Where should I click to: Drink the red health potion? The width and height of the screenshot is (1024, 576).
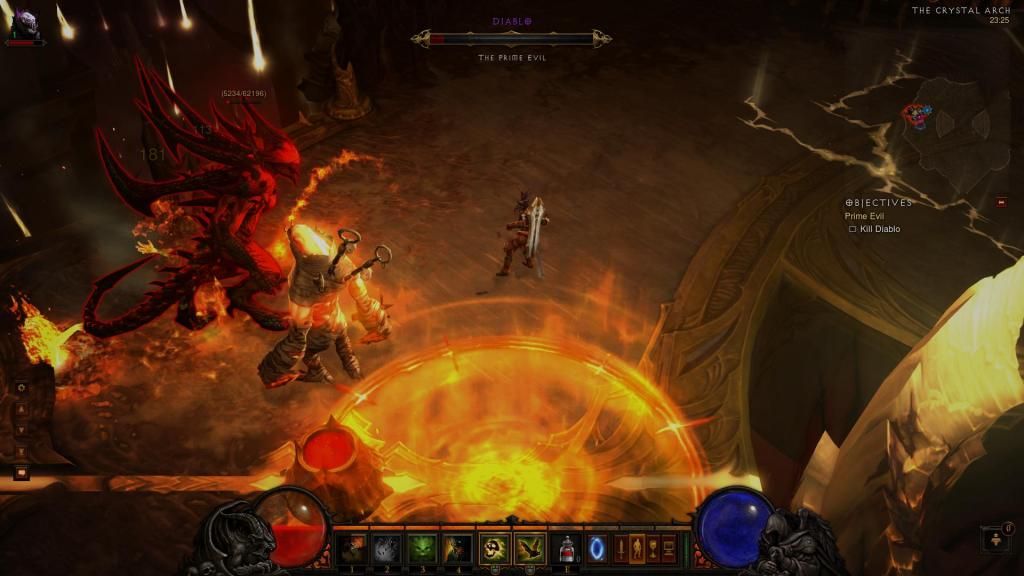567,548
